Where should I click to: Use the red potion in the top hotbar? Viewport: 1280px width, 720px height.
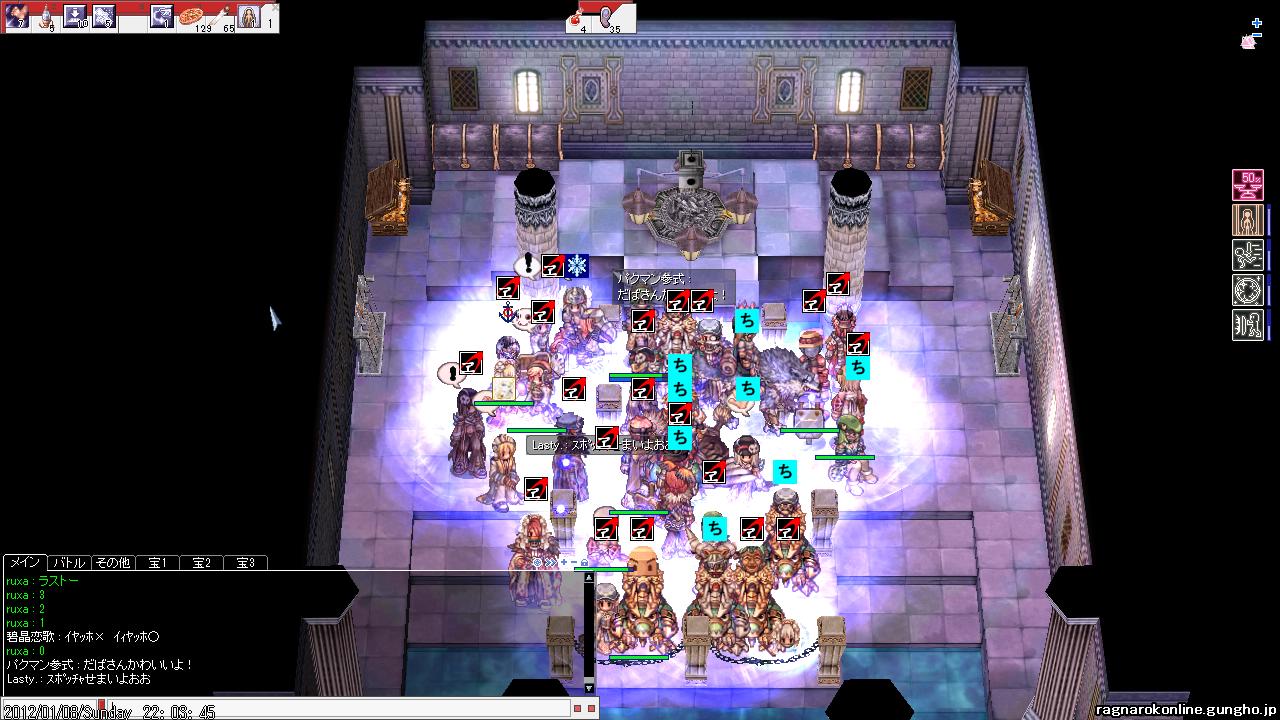577,16
